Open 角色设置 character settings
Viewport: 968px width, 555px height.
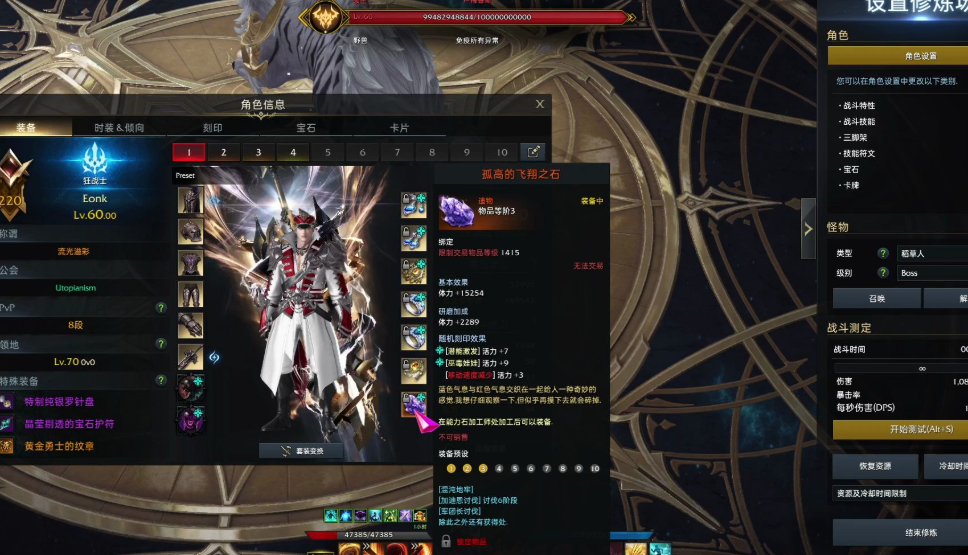920,56
